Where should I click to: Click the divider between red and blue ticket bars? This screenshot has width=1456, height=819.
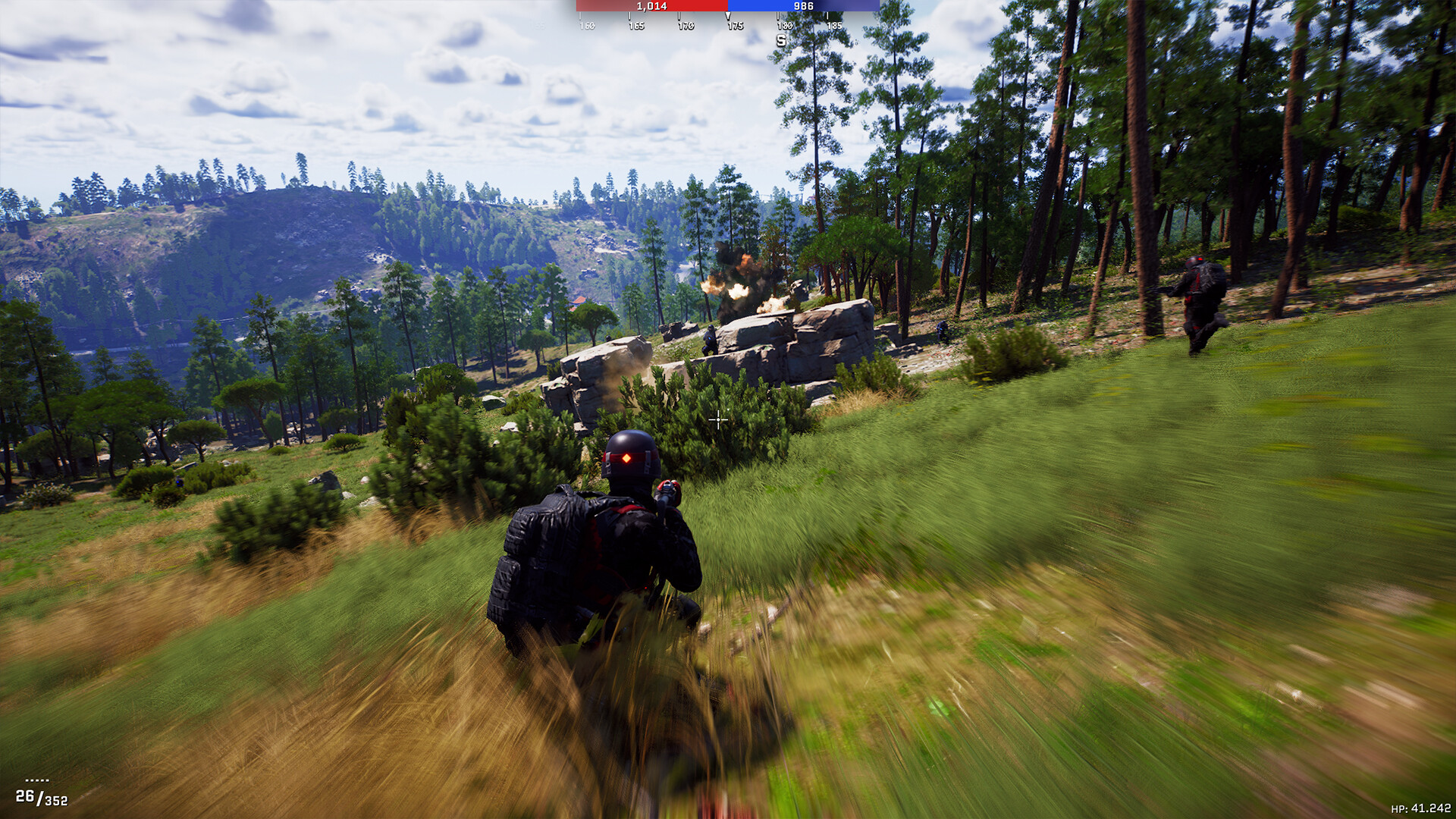click(727, 7)
